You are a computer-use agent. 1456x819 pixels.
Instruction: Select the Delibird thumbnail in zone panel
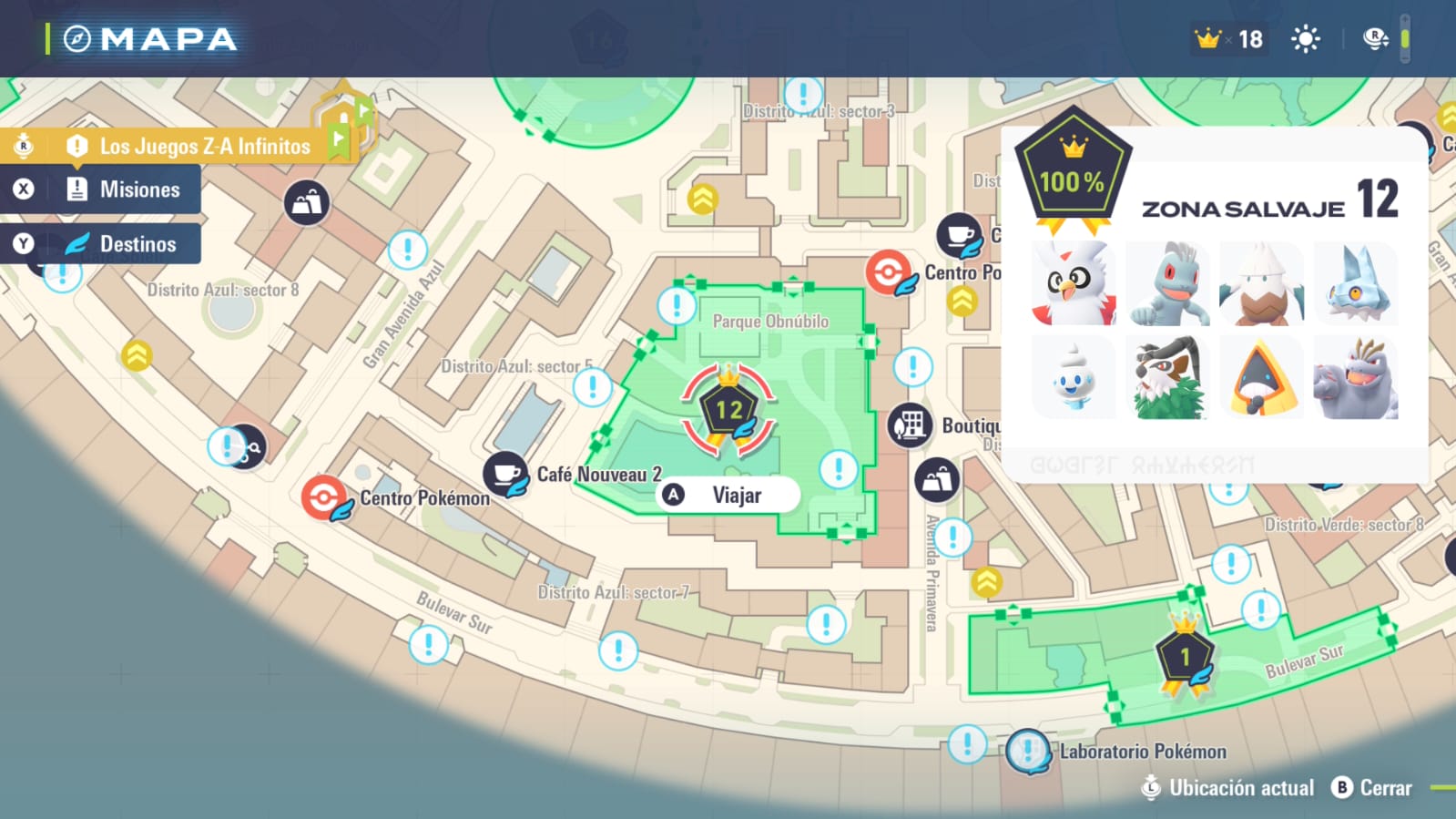[x=1074, y=284]
